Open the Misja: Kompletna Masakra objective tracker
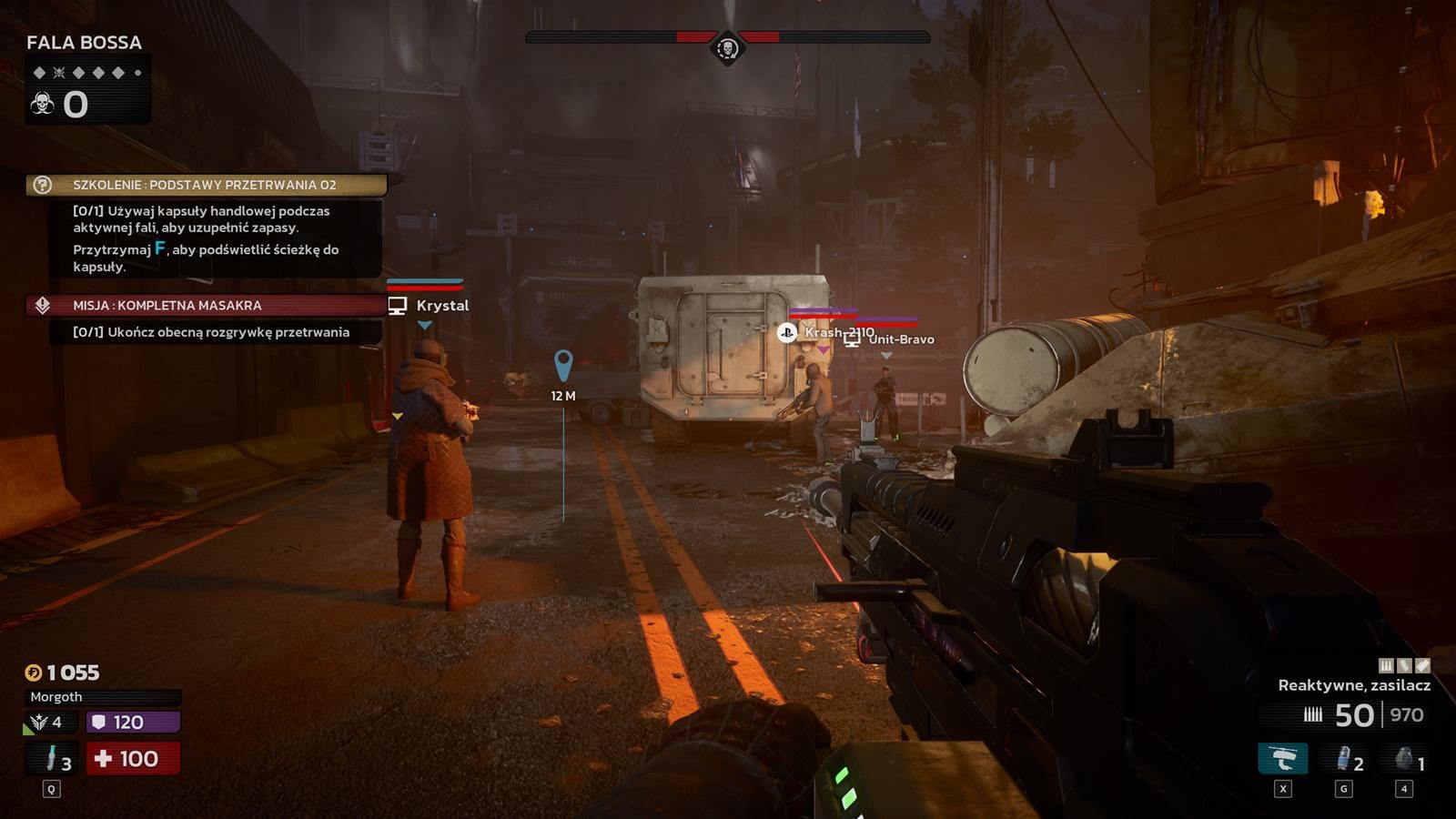 tap(206, 306)
